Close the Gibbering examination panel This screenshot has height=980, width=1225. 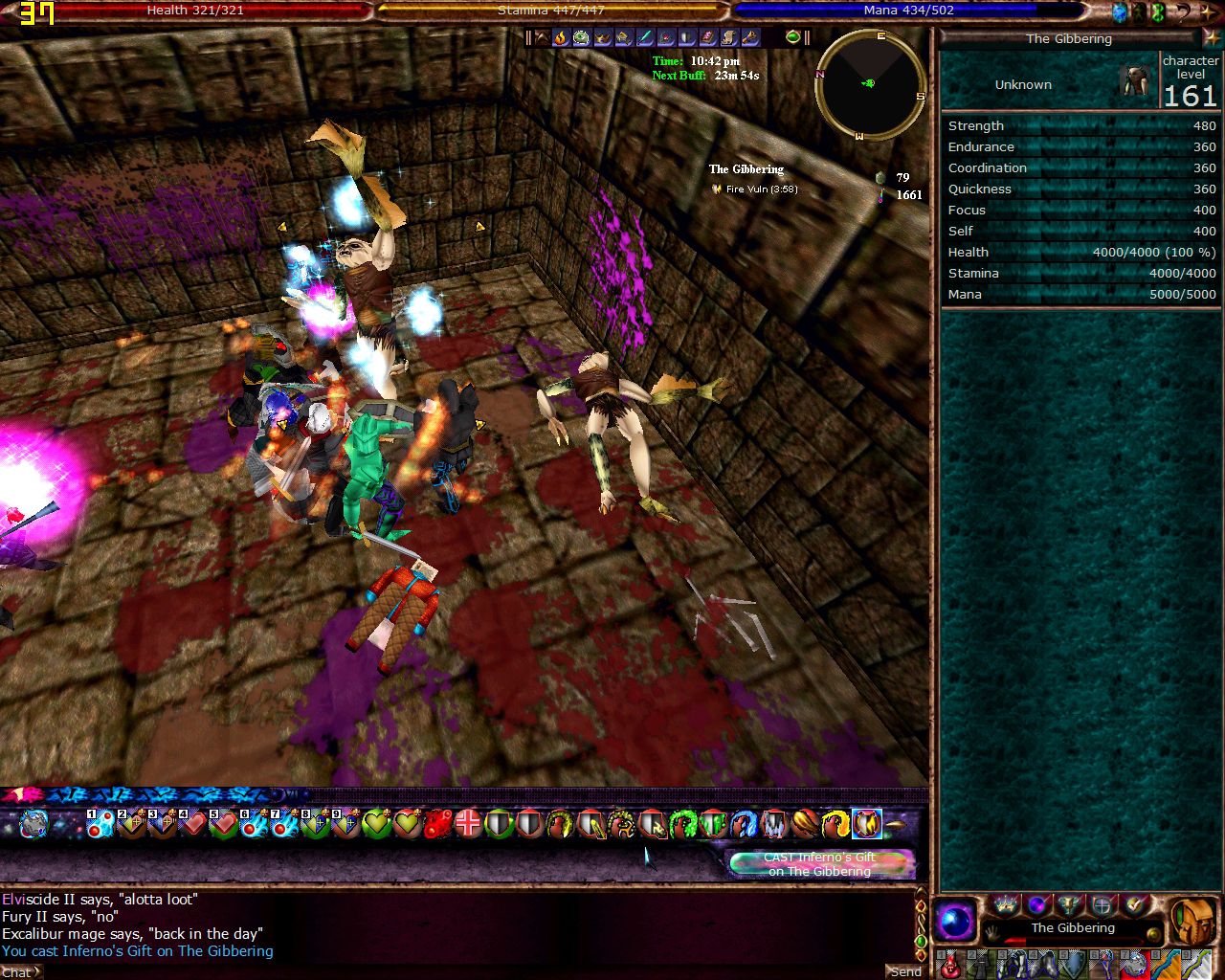click(1213, 38)
